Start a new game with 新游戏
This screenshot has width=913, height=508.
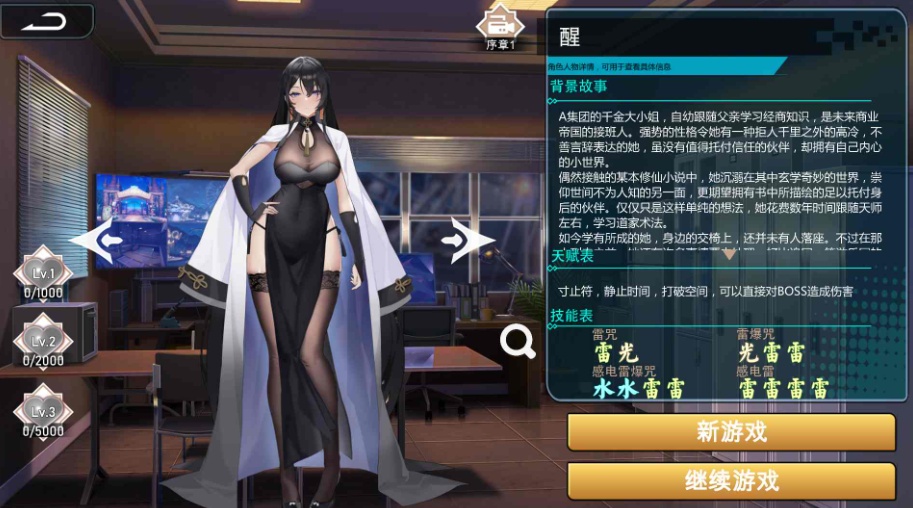[731, 433]
